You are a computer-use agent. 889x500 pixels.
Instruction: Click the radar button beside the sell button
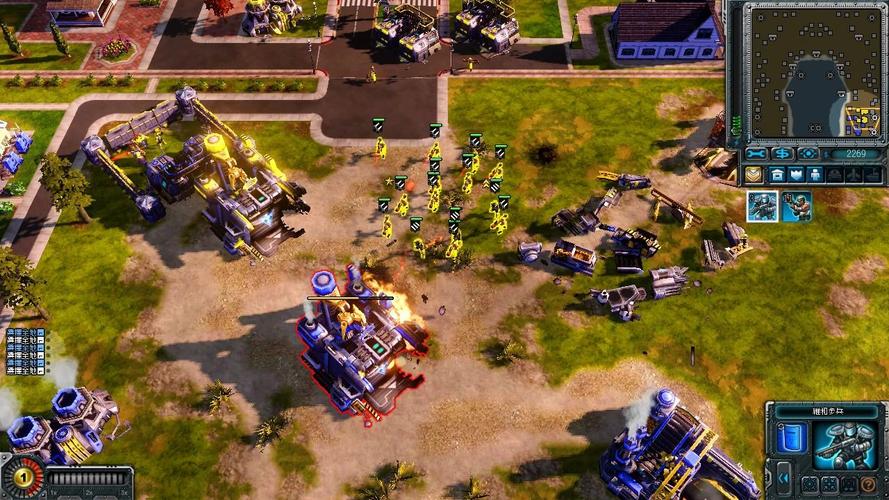point(807,154)
